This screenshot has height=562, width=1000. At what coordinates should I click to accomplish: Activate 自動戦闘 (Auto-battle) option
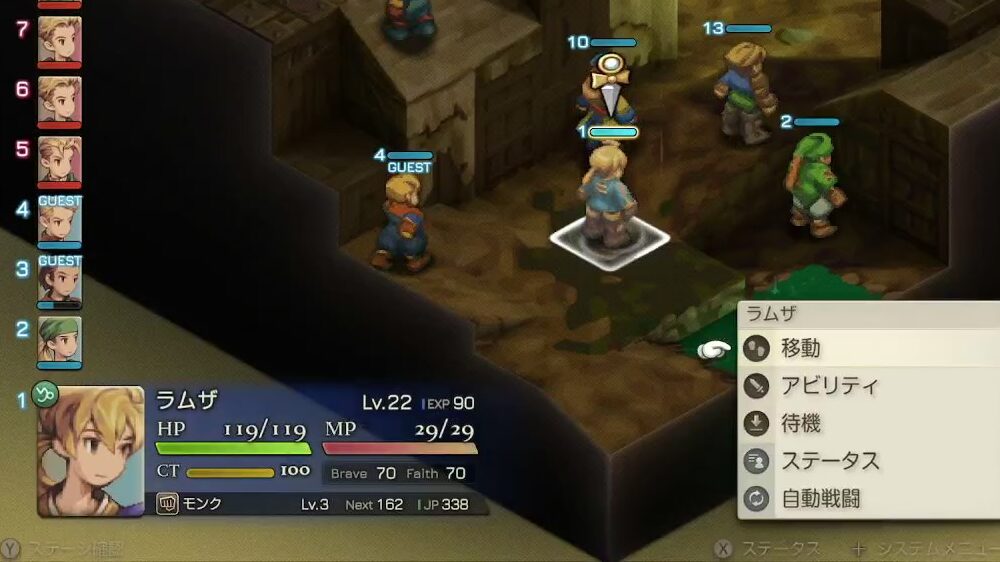[x=820, y=498]
